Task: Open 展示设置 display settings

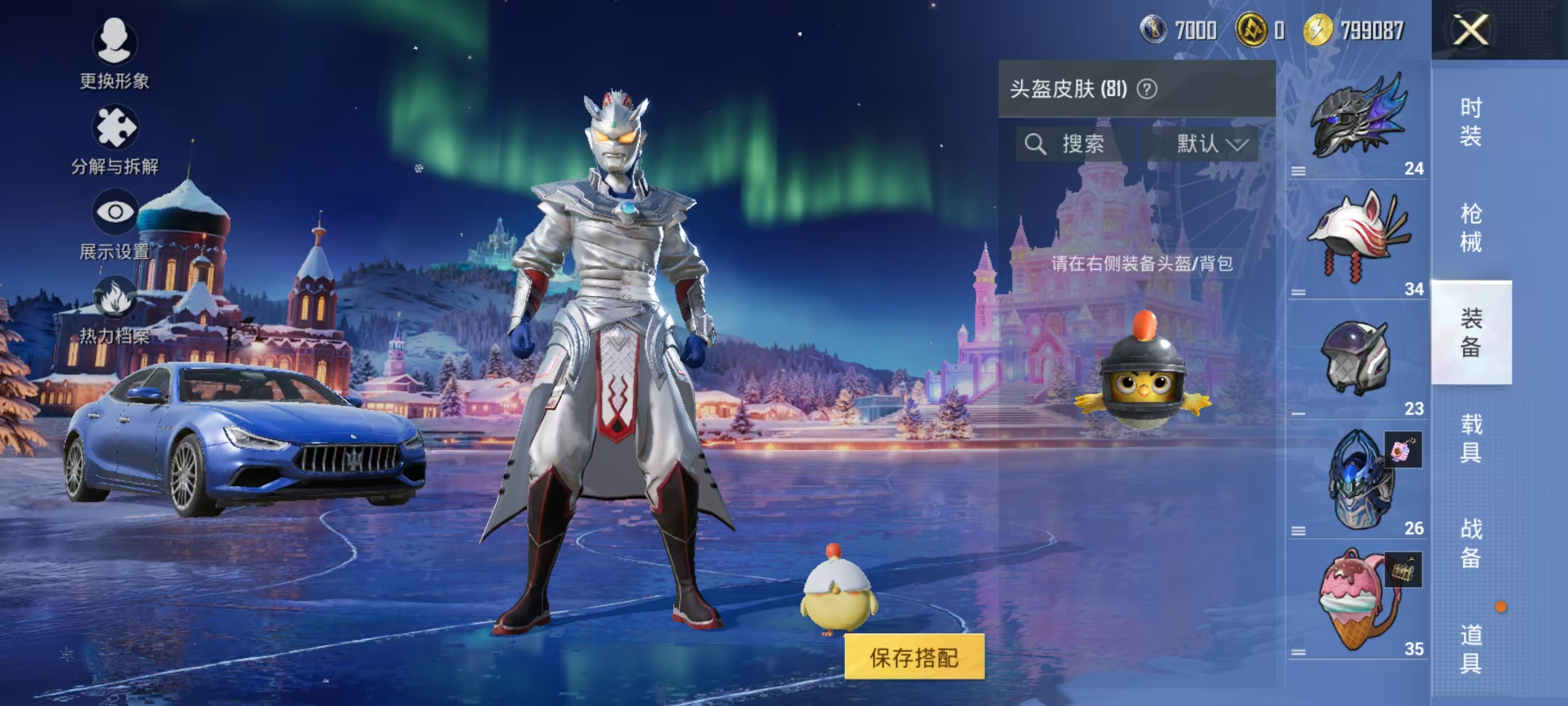Action: 114,224
